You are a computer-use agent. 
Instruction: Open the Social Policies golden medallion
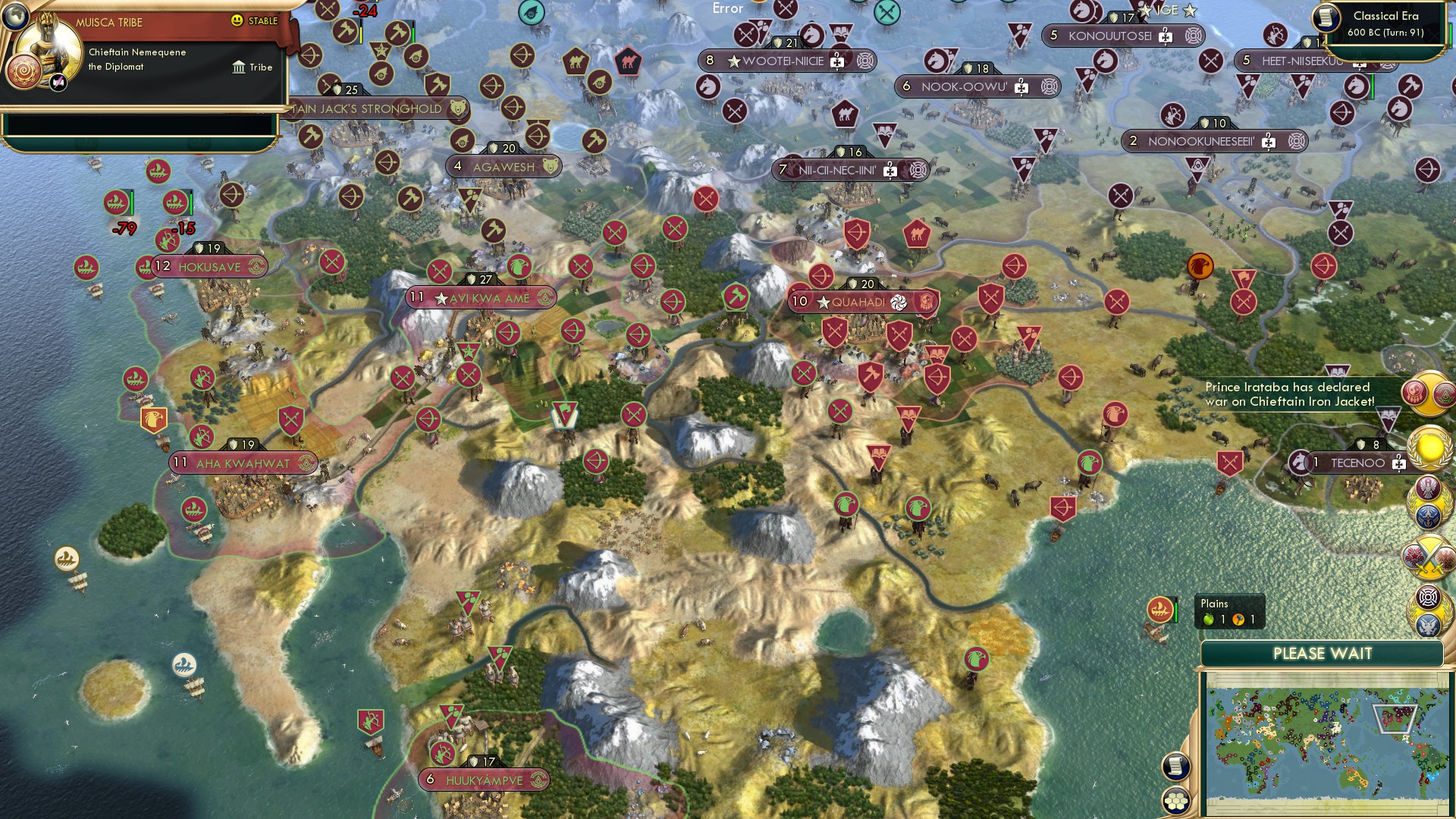1429,447
